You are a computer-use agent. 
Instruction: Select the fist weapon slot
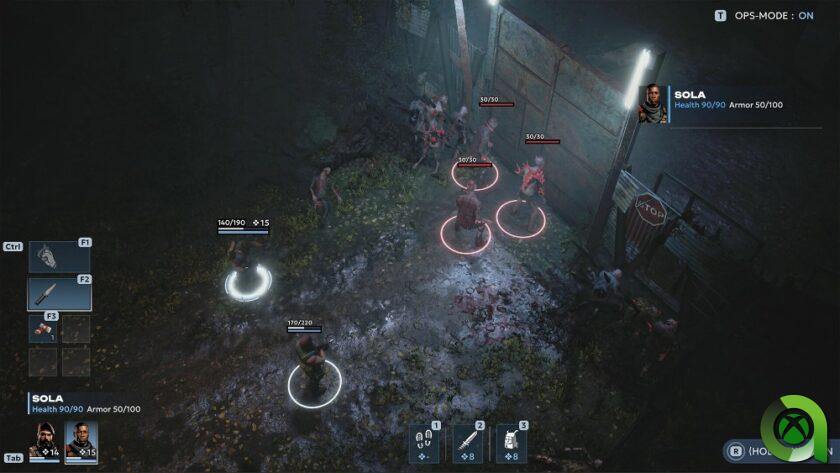[x=59, y=257]
